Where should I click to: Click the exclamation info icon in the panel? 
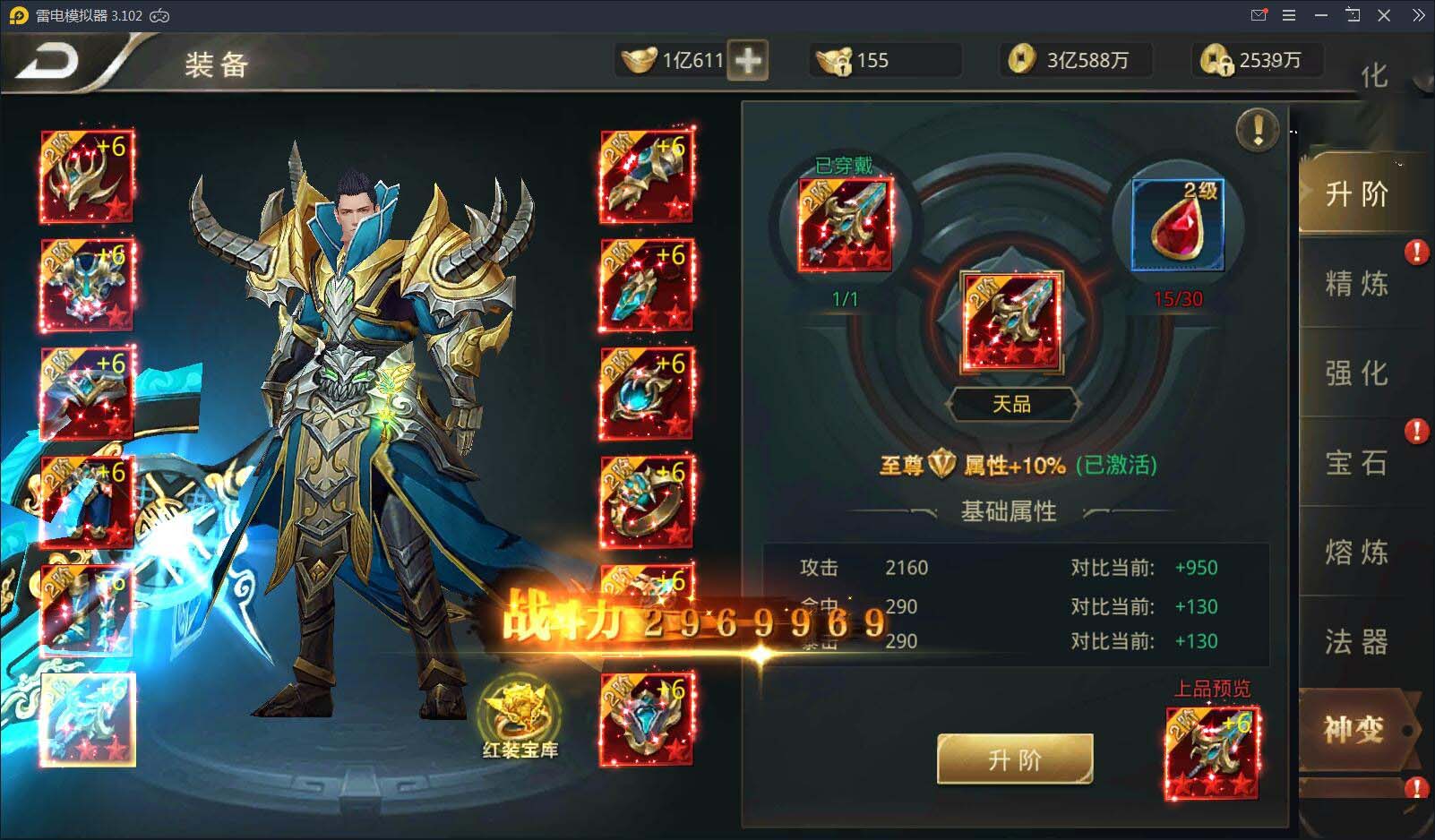[1258, 129]
